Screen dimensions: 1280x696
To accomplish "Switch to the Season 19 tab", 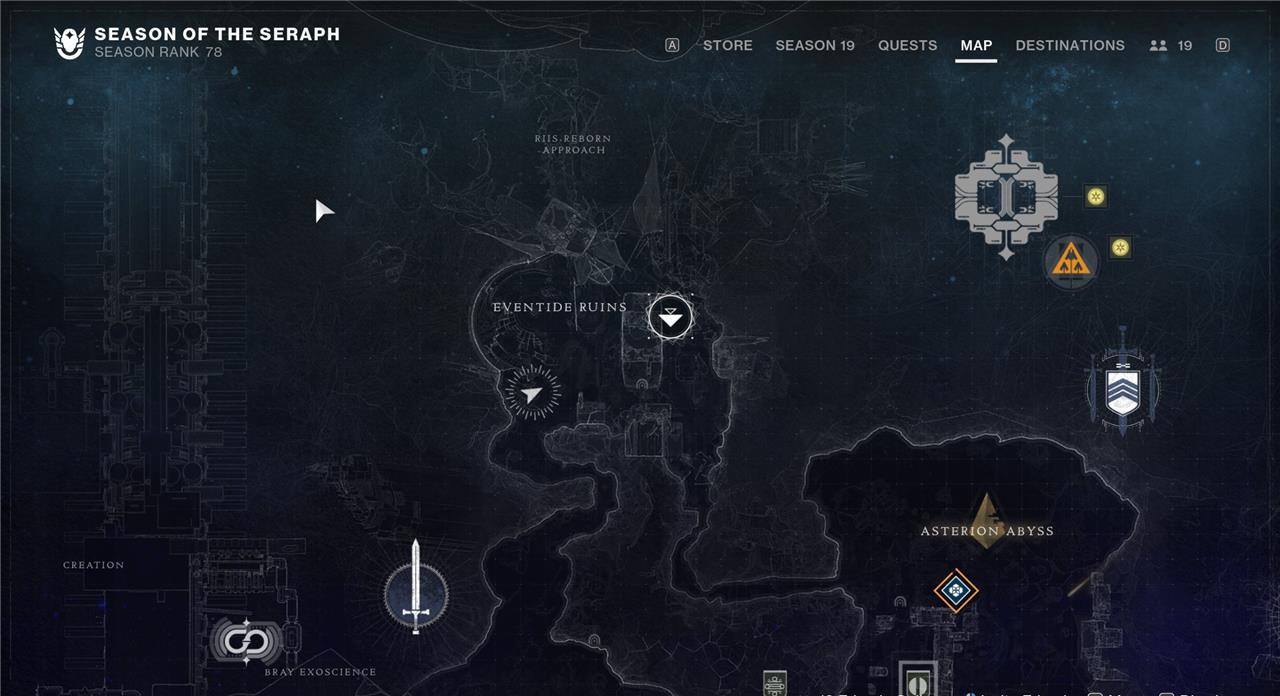I will 814,45.
